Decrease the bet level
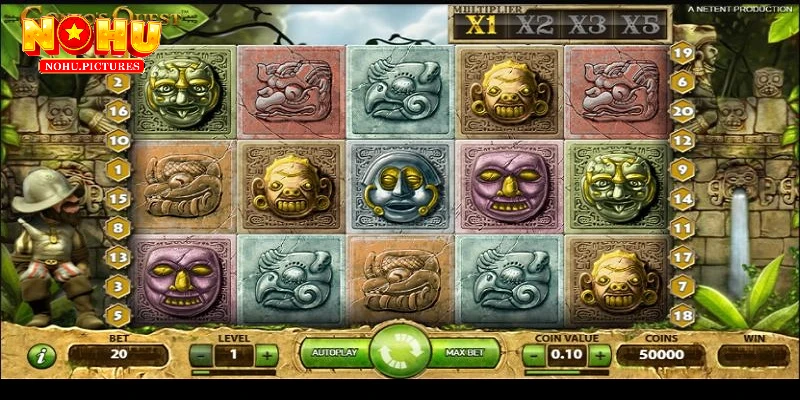The height and width of the screenshot is (400, 800). click(201, 355)
